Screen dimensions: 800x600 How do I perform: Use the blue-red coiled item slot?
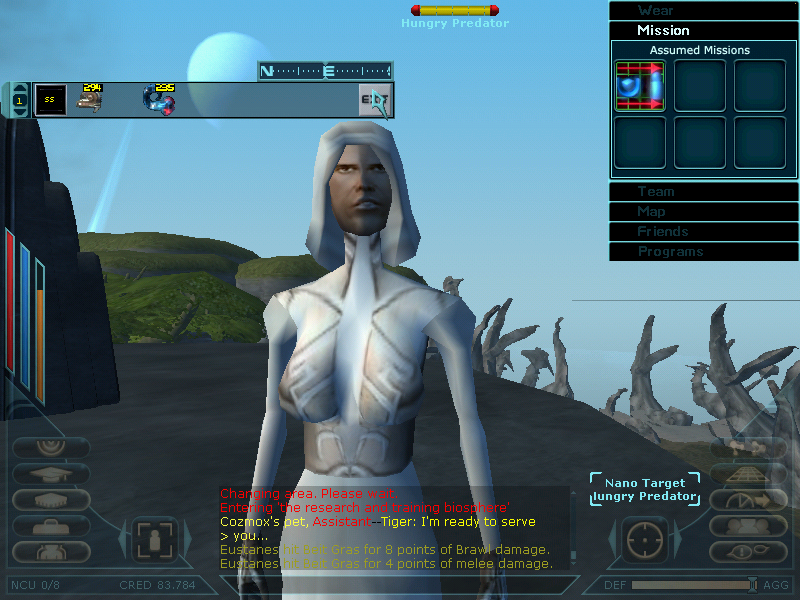click(158, 99)
